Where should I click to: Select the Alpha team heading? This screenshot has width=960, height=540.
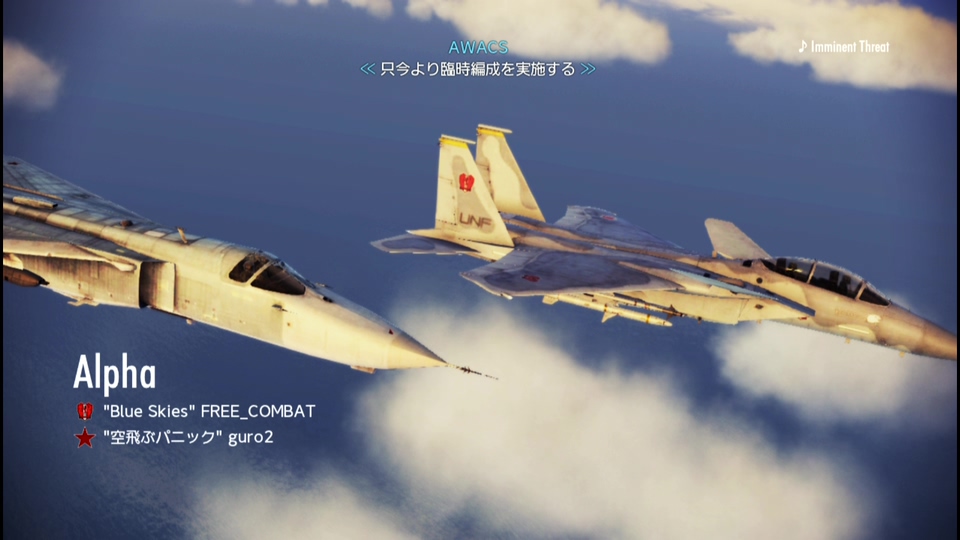tap(114, 374)
